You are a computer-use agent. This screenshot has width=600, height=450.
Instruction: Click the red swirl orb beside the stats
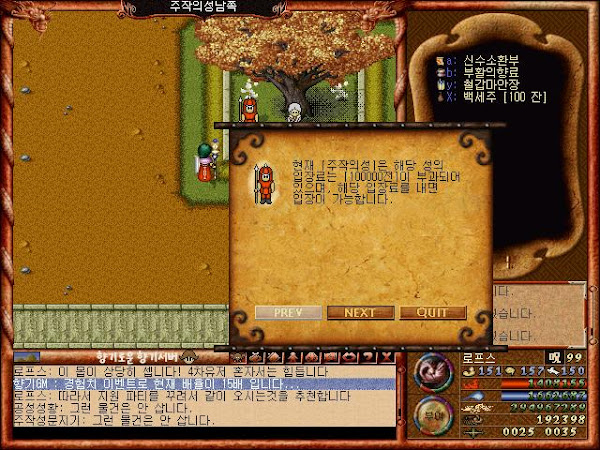(x=433, y=373)
